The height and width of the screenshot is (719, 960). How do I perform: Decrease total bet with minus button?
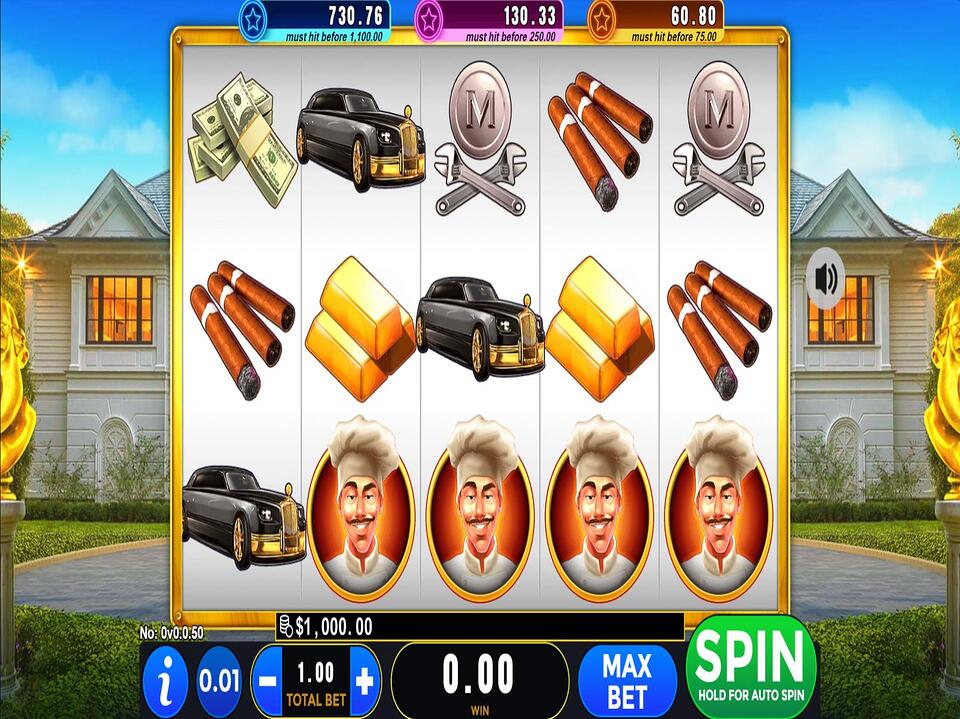pyautogui.click(x=268, y=682)
